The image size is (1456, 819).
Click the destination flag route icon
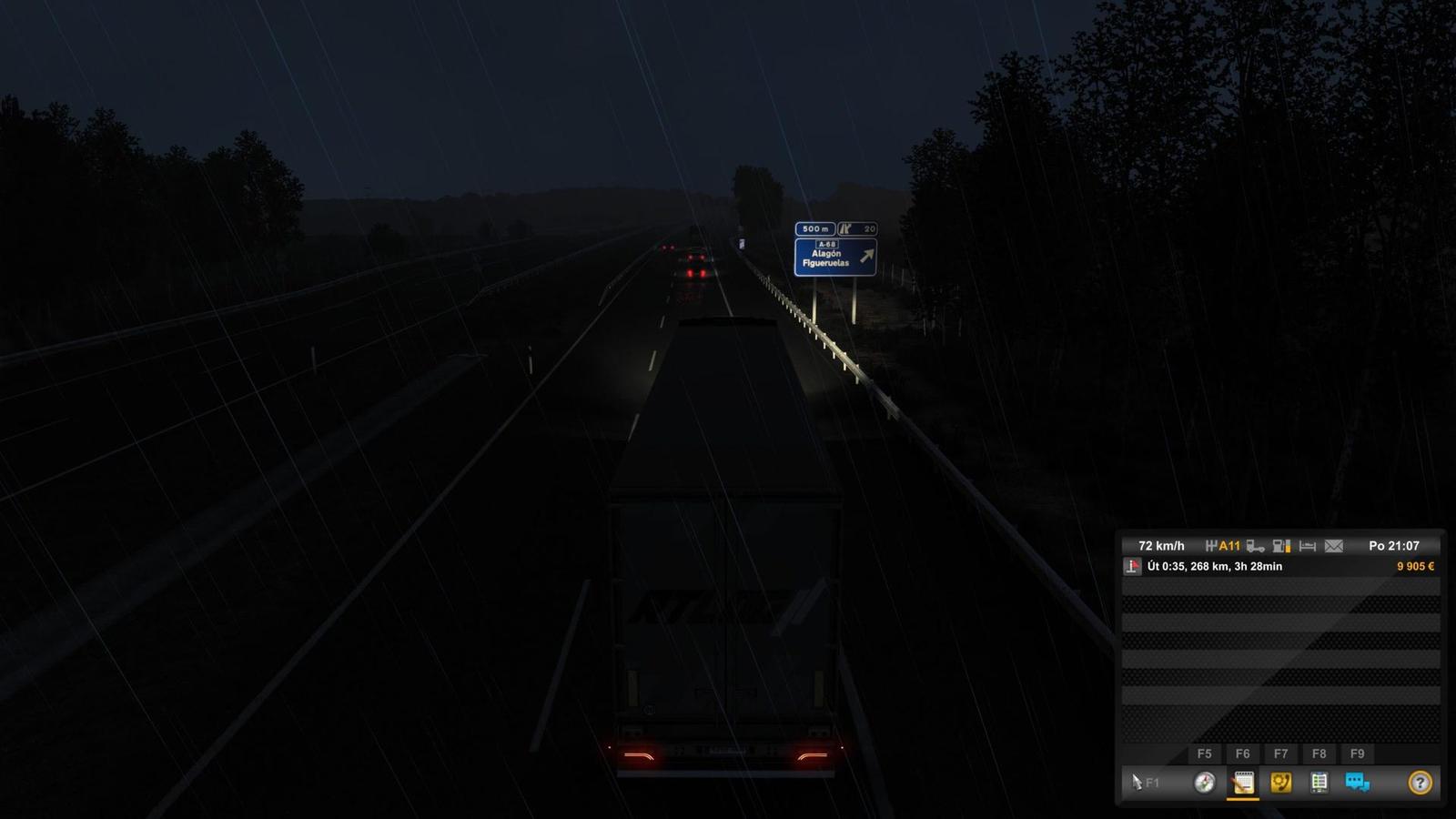click(x=1131, y=567)
